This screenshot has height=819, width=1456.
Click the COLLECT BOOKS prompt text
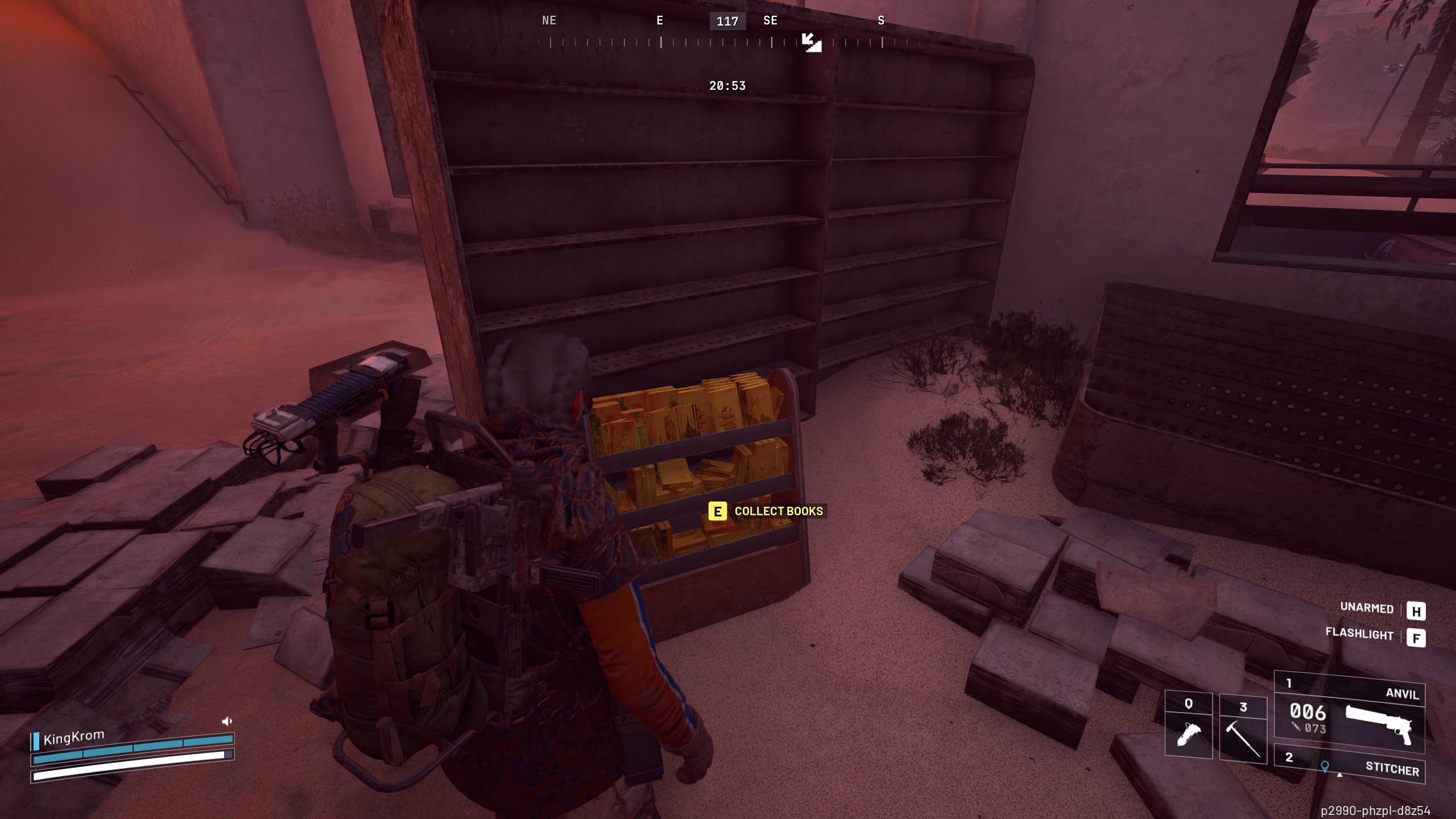pos(778,511)
